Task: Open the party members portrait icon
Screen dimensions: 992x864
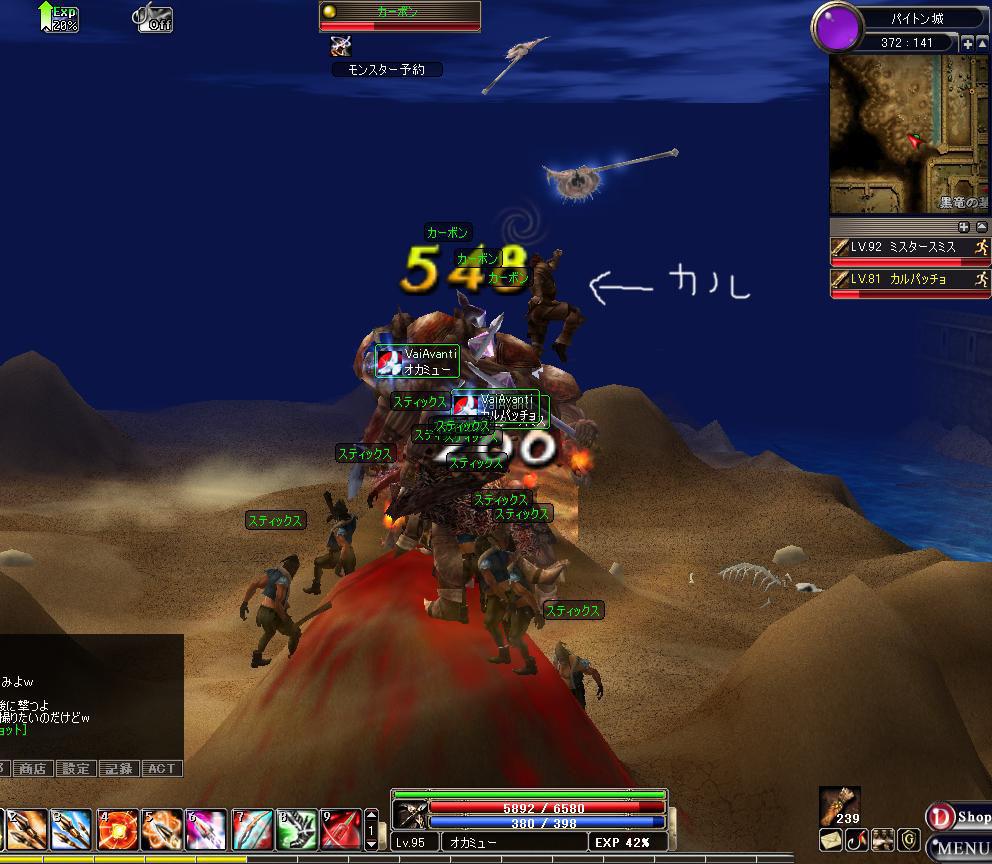Action: pyautogui.click(x=882, y=839)
